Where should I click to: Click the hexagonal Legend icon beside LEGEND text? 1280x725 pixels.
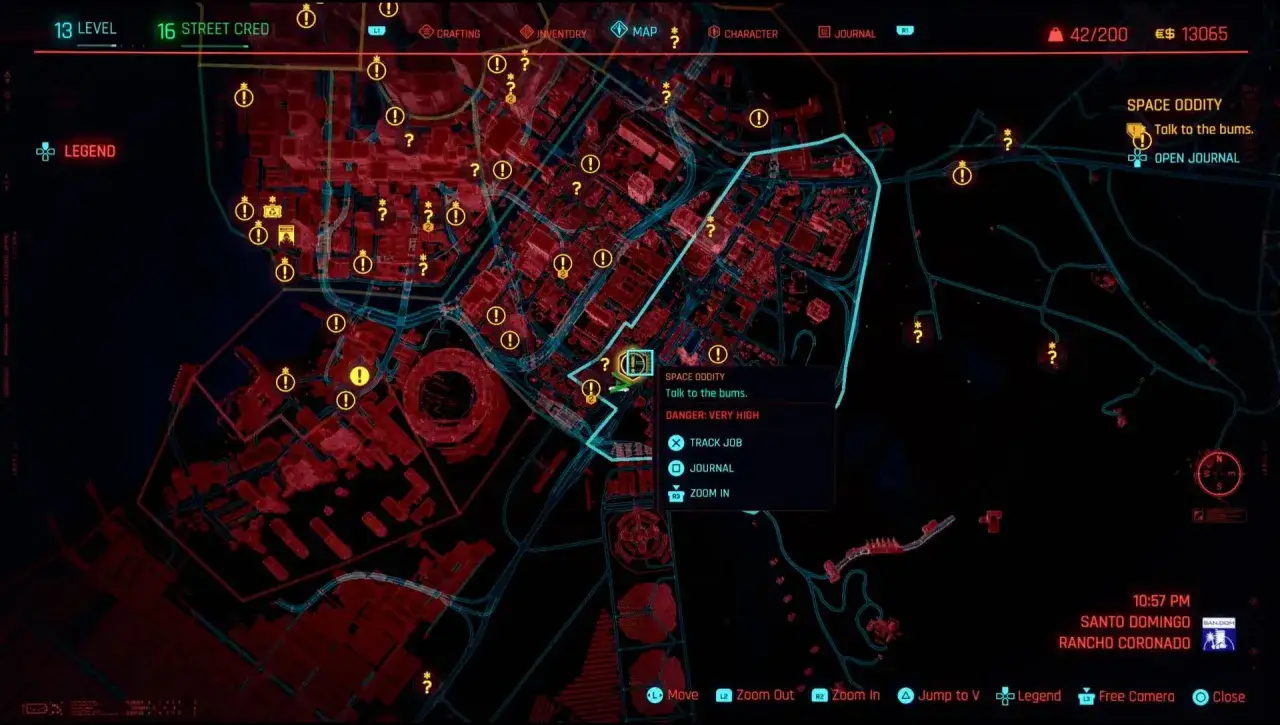tap(44, 151)
